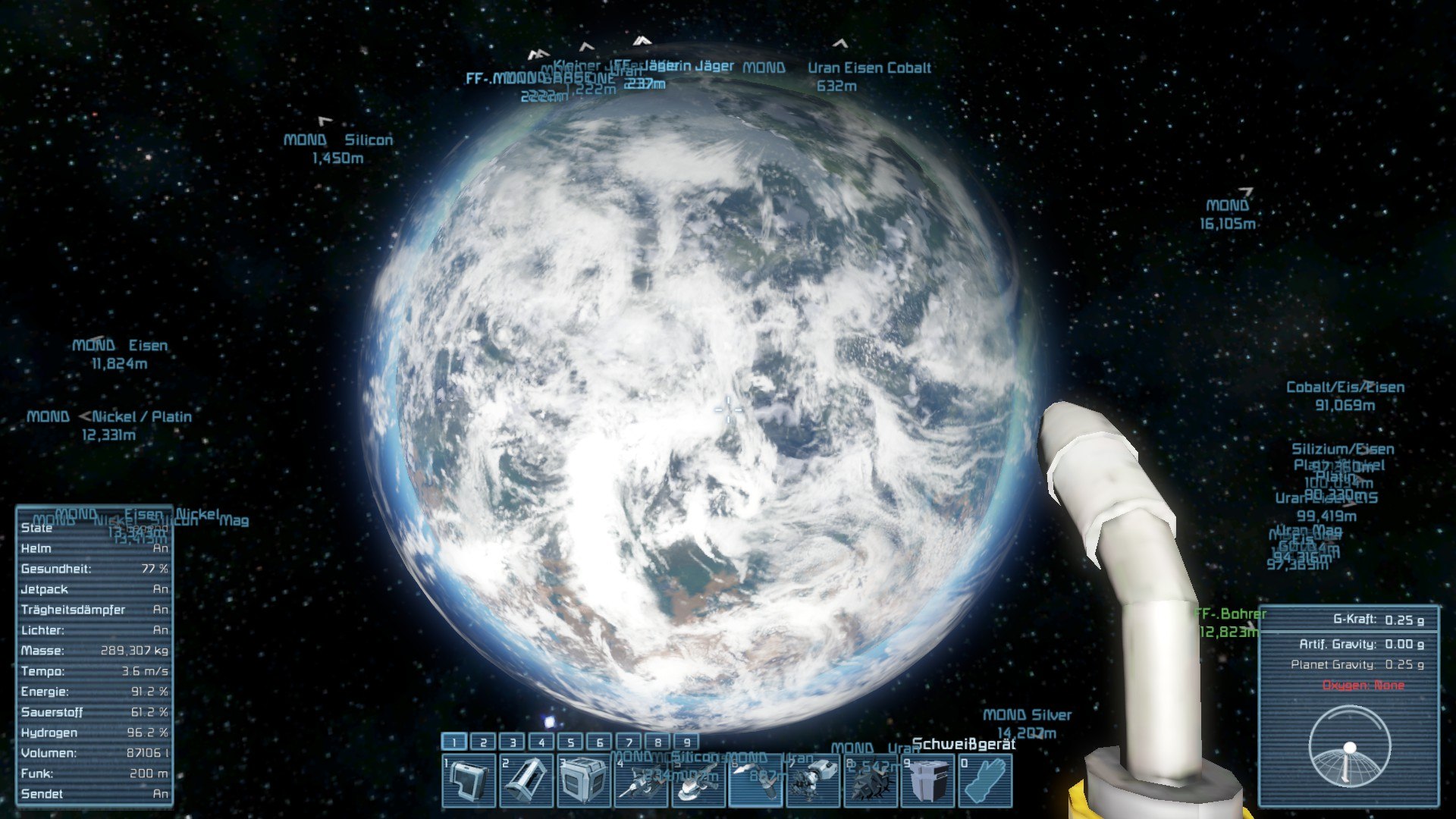Viewport: 1456px width, 819px height.
Task: Click the empty hand glove slot
Action: 985,780
